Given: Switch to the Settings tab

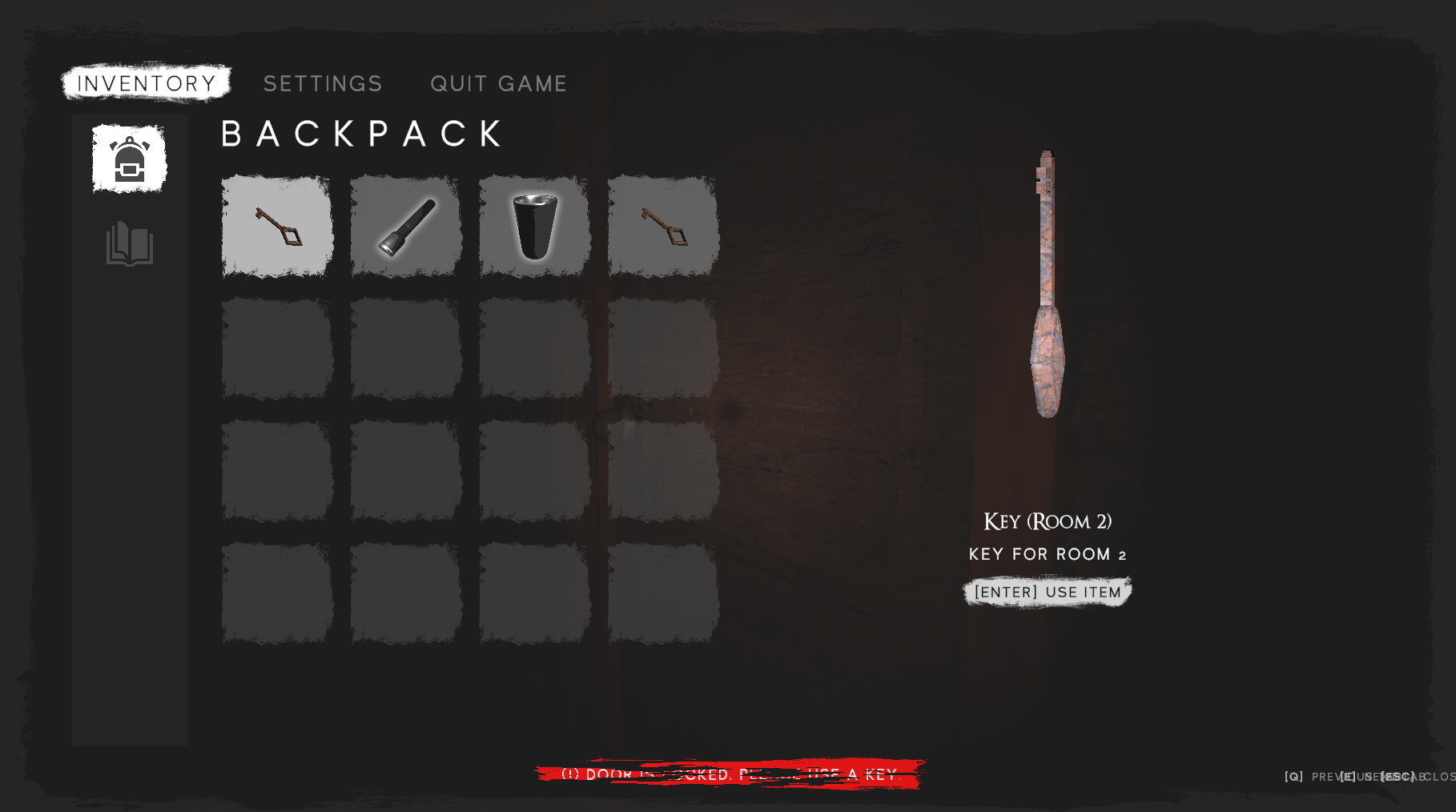Looking at the screenshot, I should [323, 83].
